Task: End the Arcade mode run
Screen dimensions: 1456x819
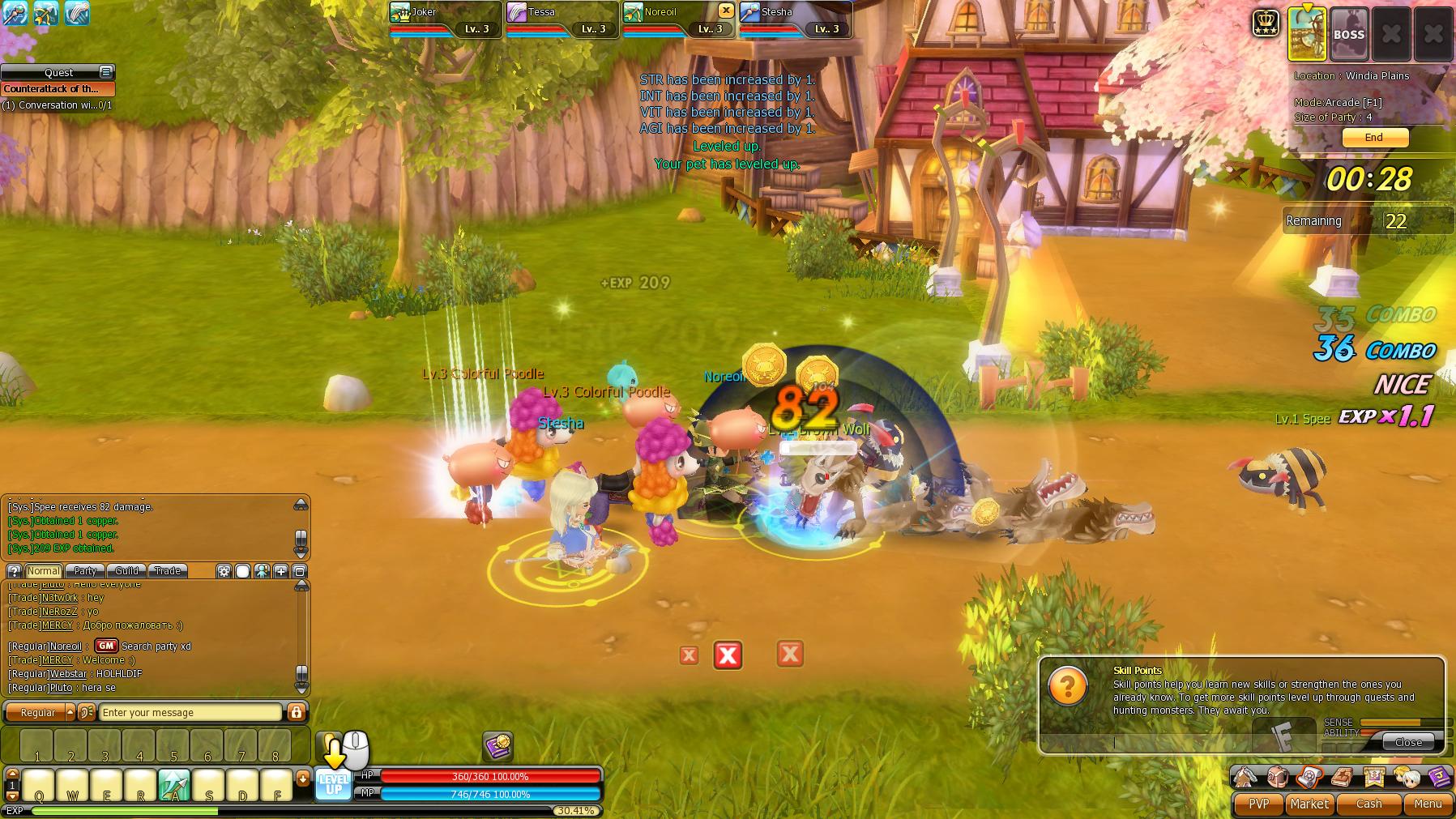Action: click(1373, 138)
